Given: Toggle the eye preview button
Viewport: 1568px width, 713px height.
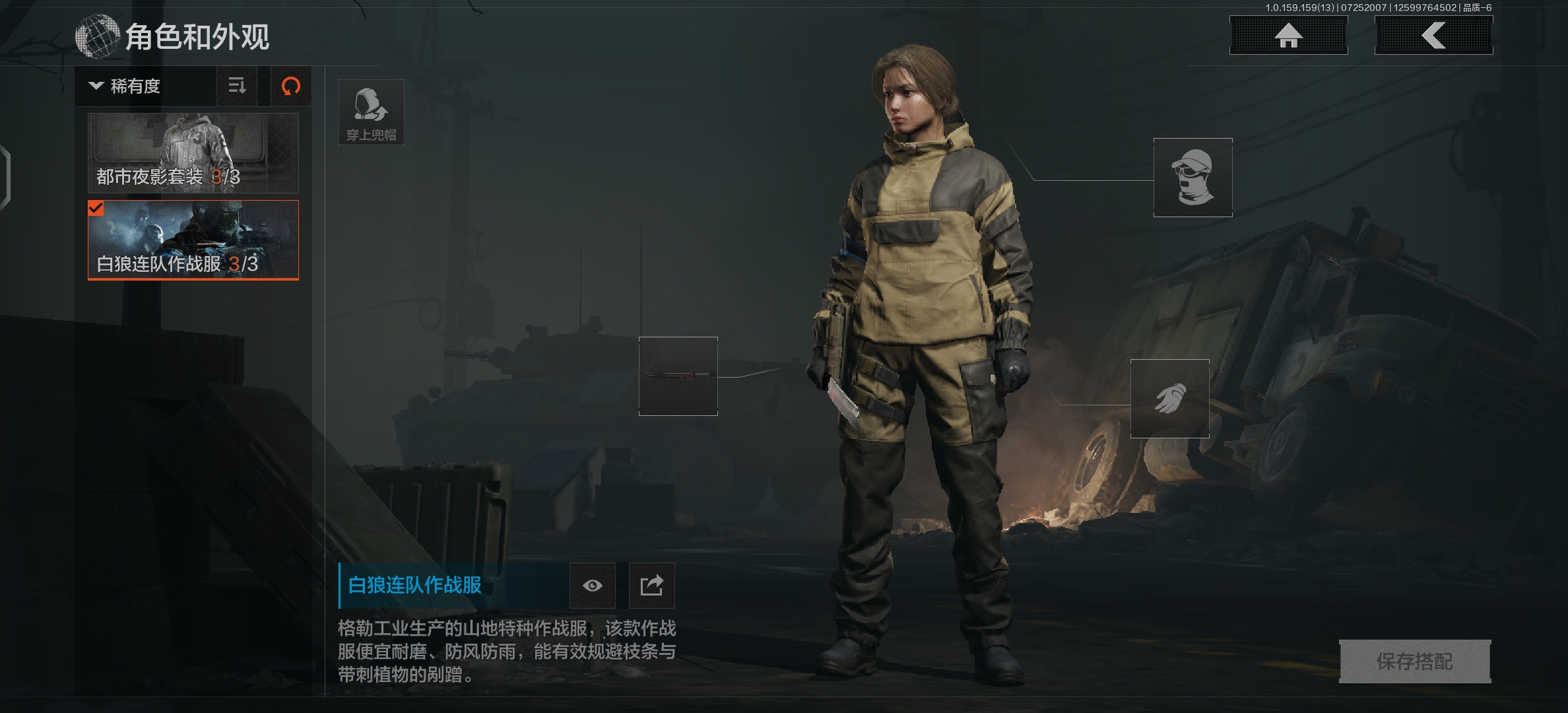Looking at the screenshot, I should 592,586.
